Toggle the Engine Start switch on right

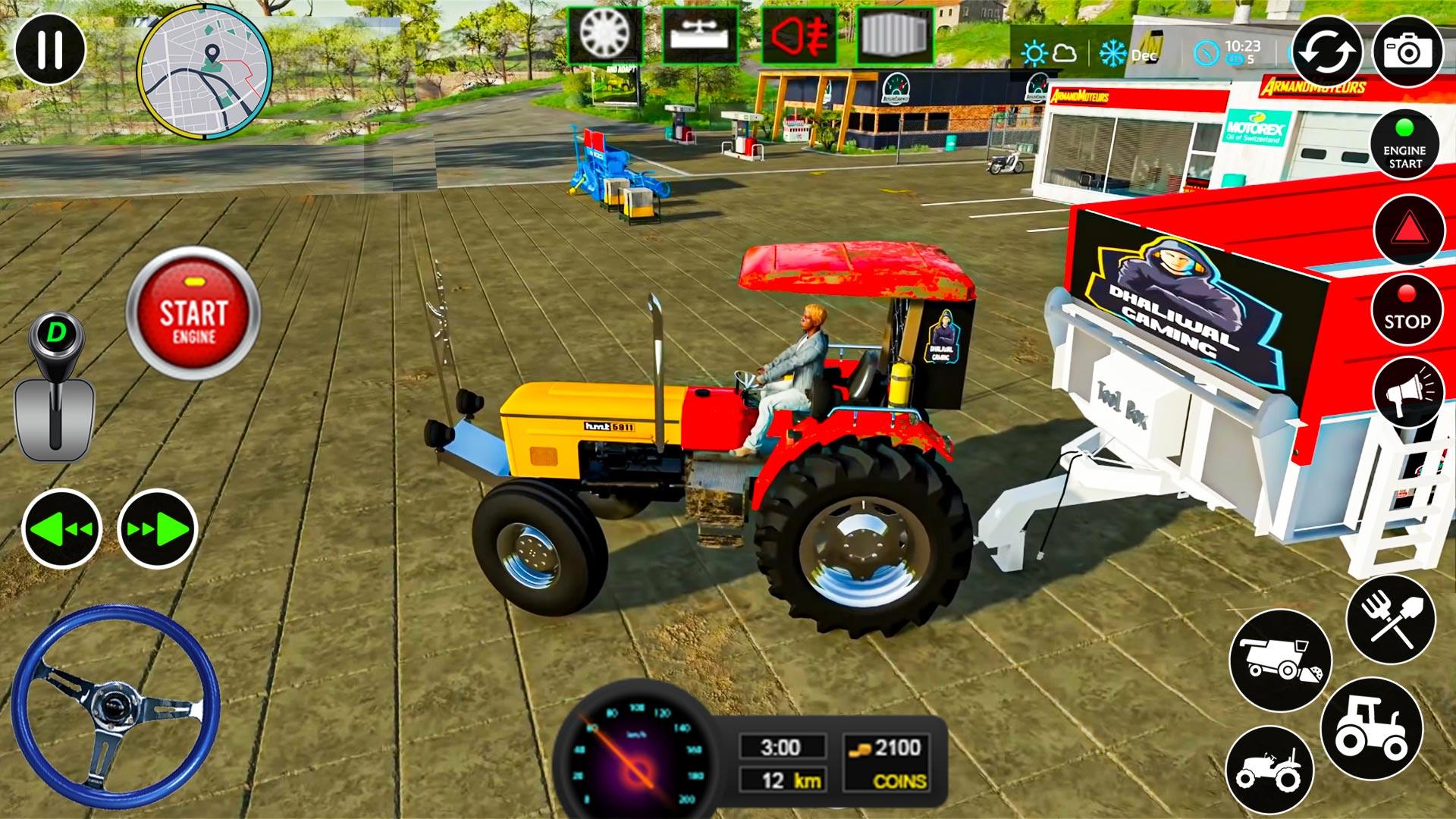click(x=1406, y=146)
